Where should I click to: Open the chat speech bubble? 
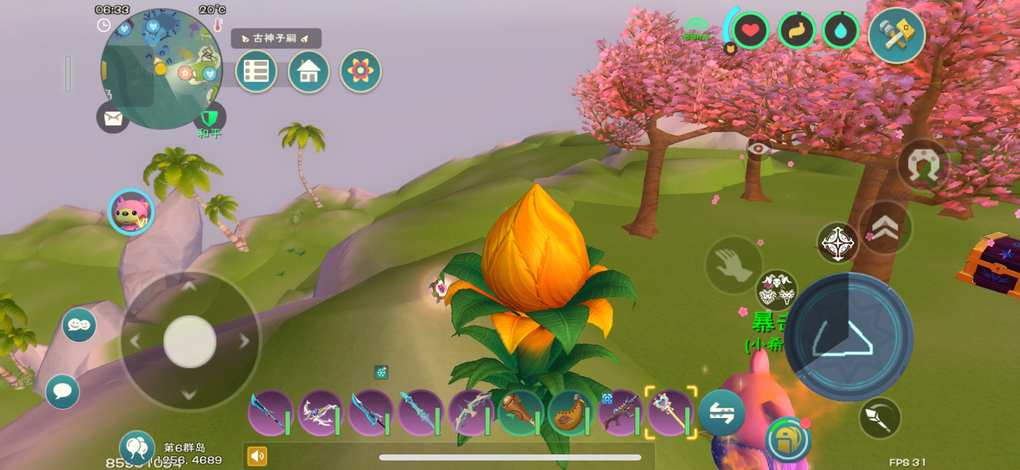click(63, 391)
